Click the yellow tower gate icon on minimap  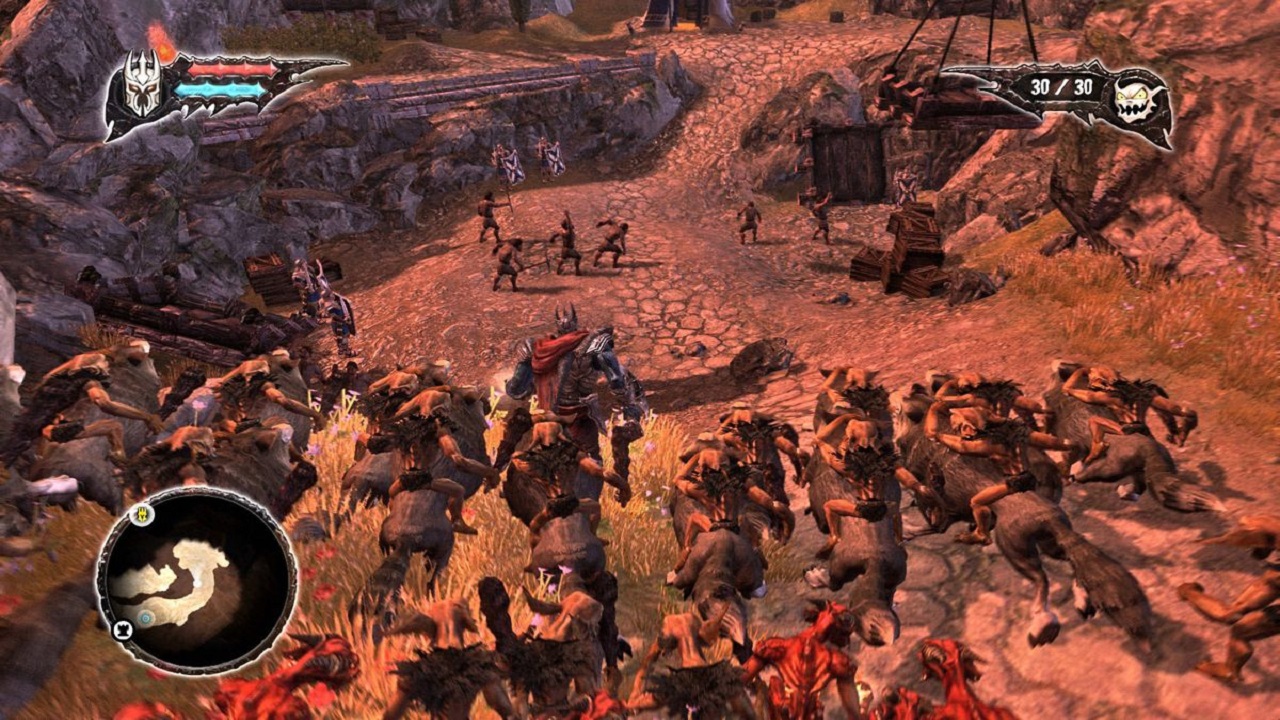(x=142, y=515)
